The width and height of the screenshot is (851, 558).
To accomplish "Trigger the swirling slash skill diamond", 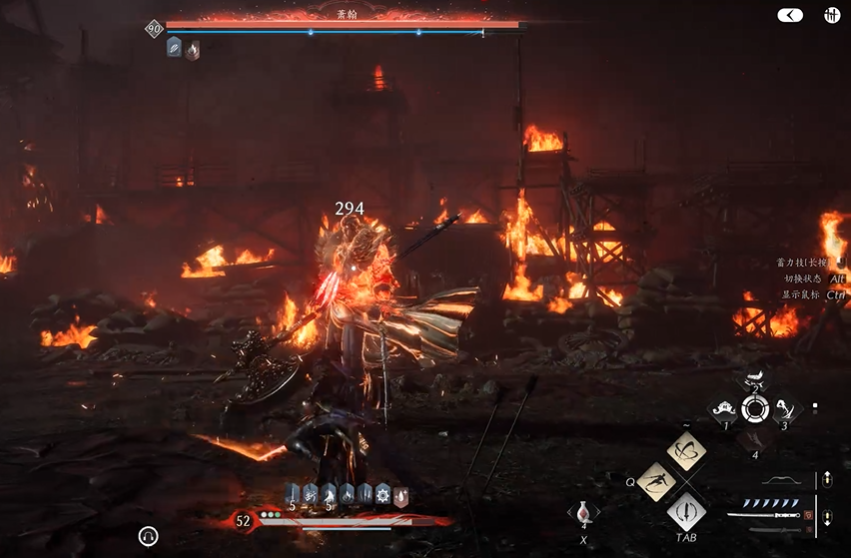I will tap(686, 451).
